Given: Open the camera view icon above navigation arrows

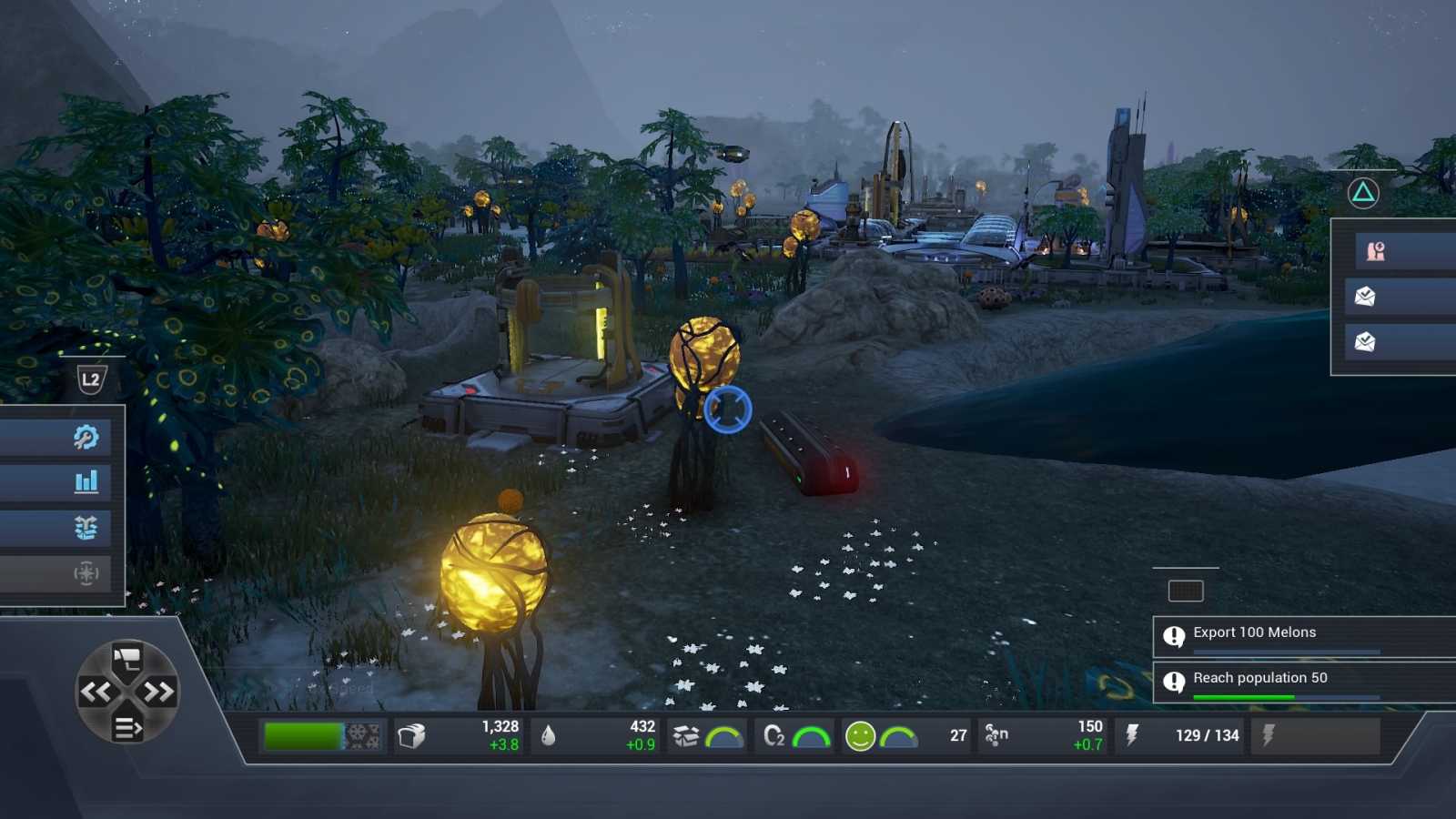Looking at the screenshot, I should [x=126, y=656].
